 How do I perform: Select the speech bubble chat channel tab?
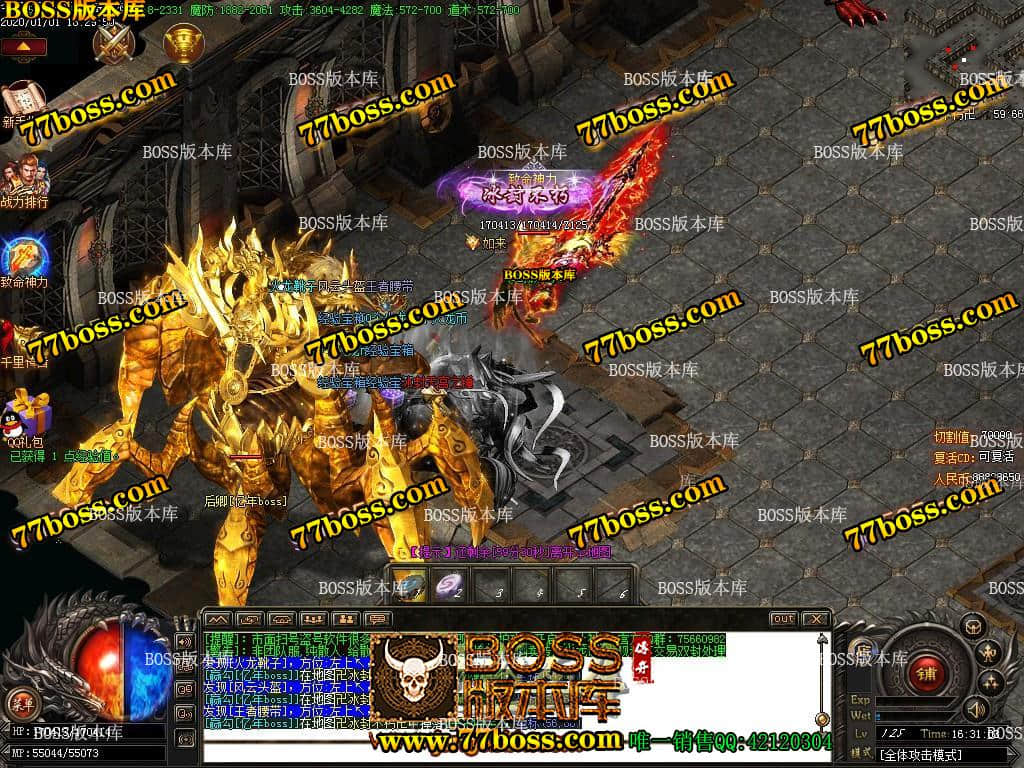coord(377,619)
